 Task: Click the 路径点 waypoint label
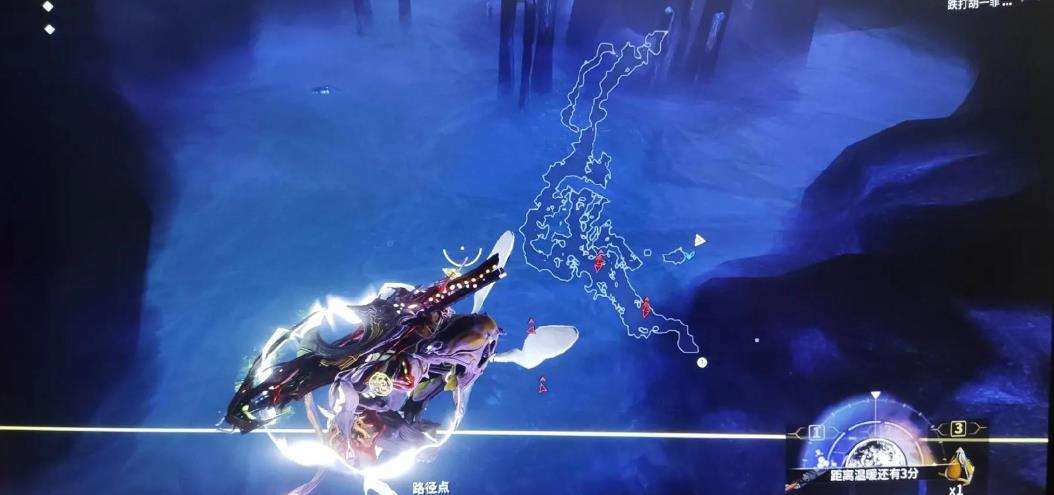click(431, 487)
